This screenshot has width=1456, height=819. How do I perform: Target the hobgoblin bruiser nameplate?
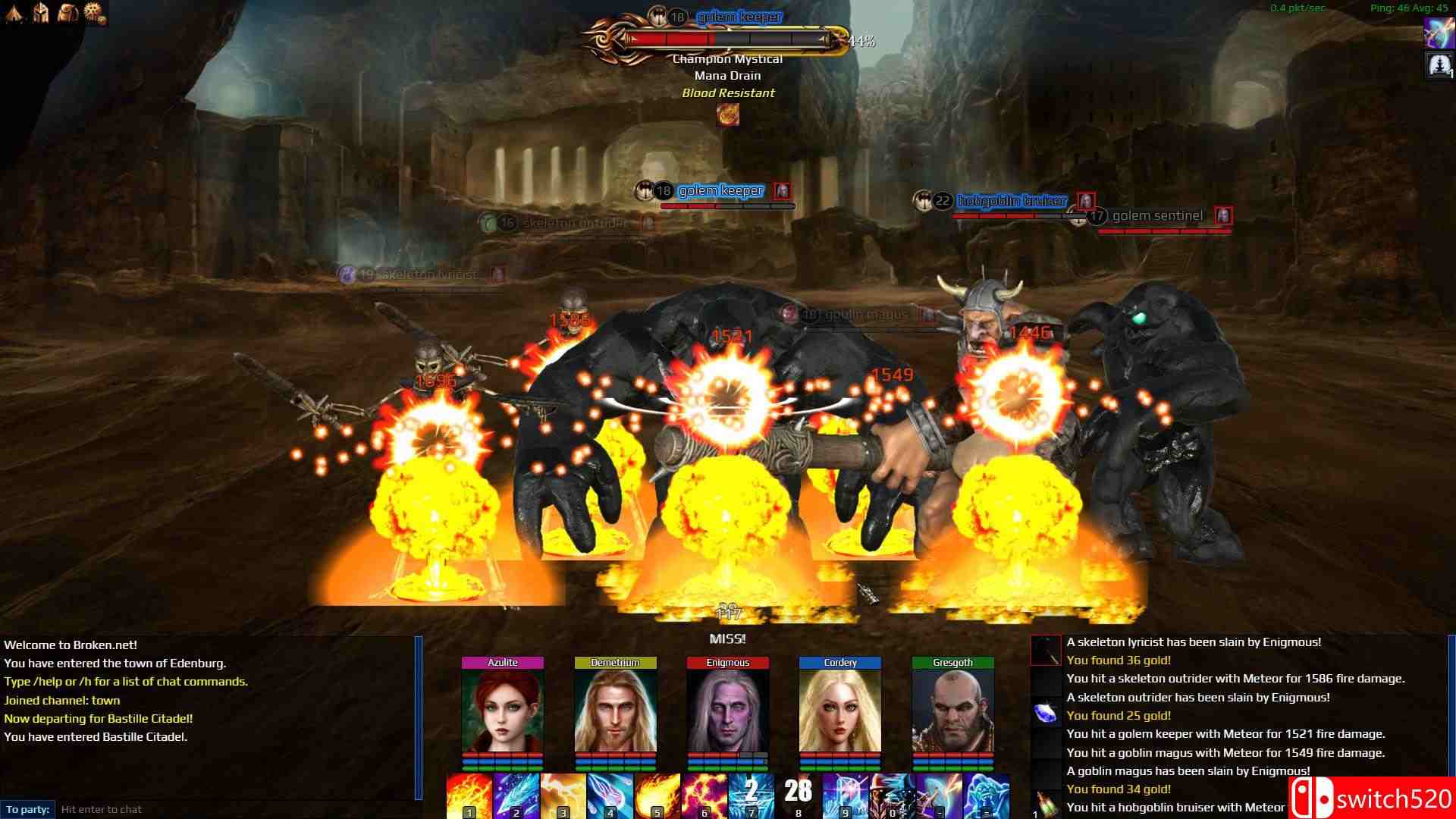(1012, 201)
